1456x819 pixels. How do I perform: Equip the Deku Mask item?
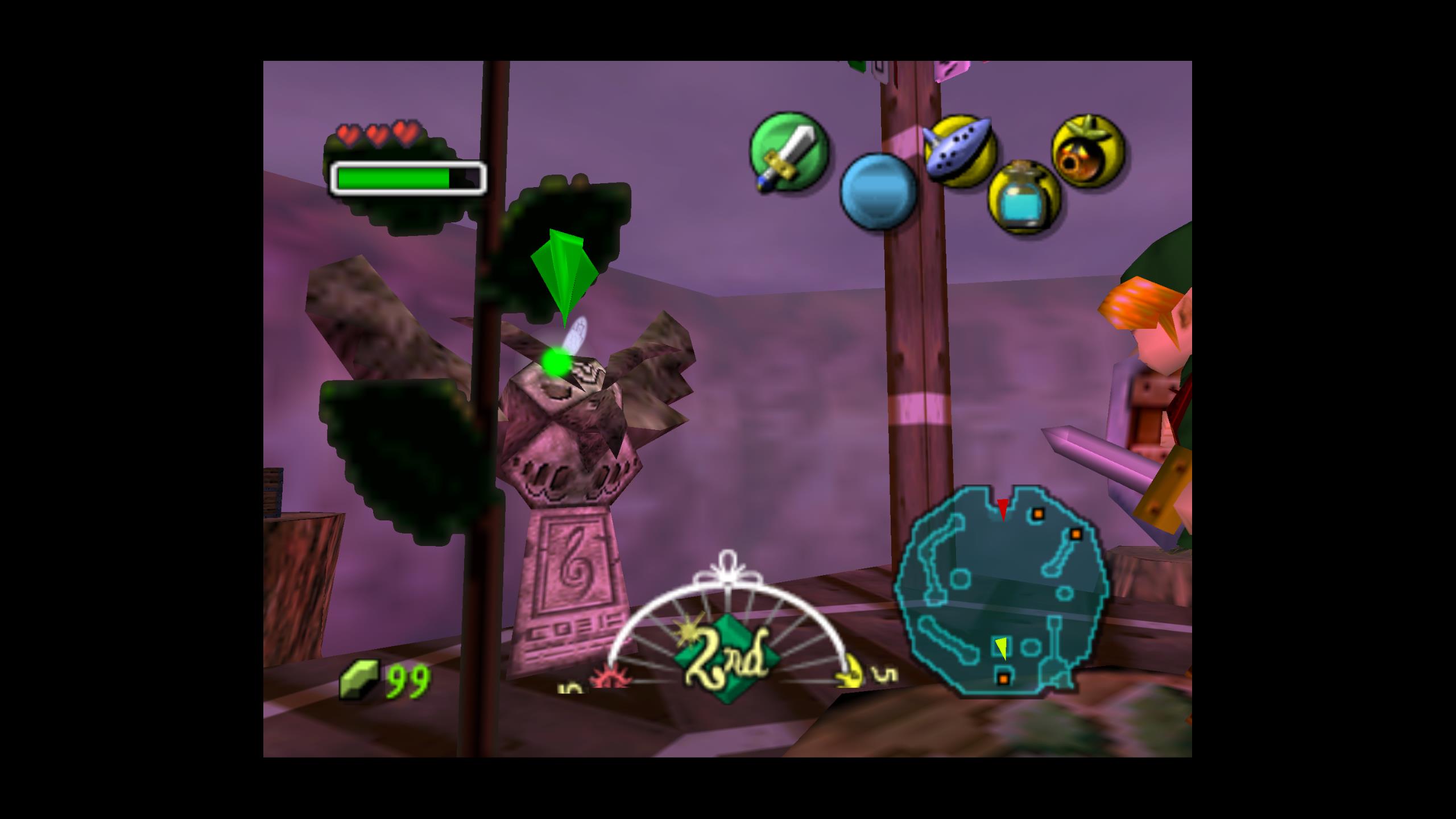click(x=1088, y=151)
